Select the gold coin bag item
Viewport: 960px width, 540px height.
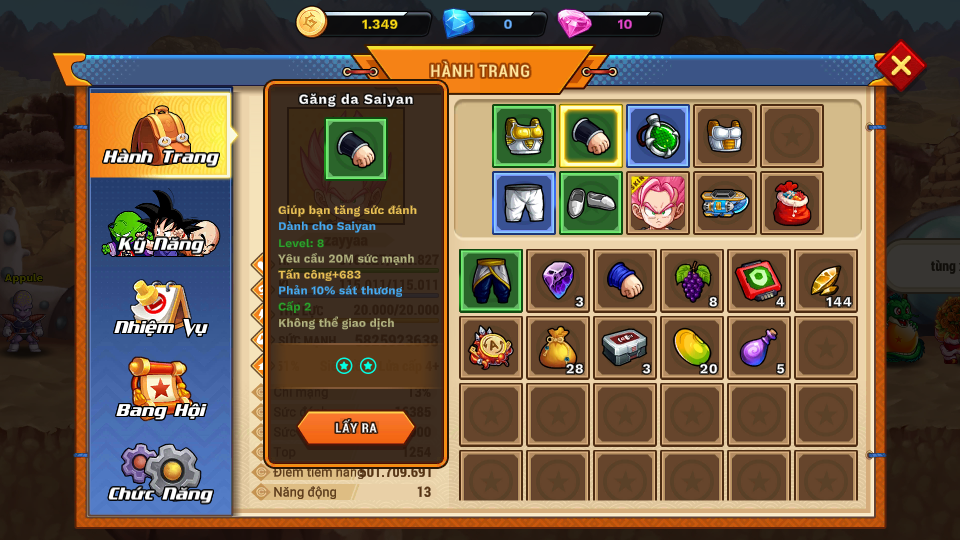coord(558,348)
